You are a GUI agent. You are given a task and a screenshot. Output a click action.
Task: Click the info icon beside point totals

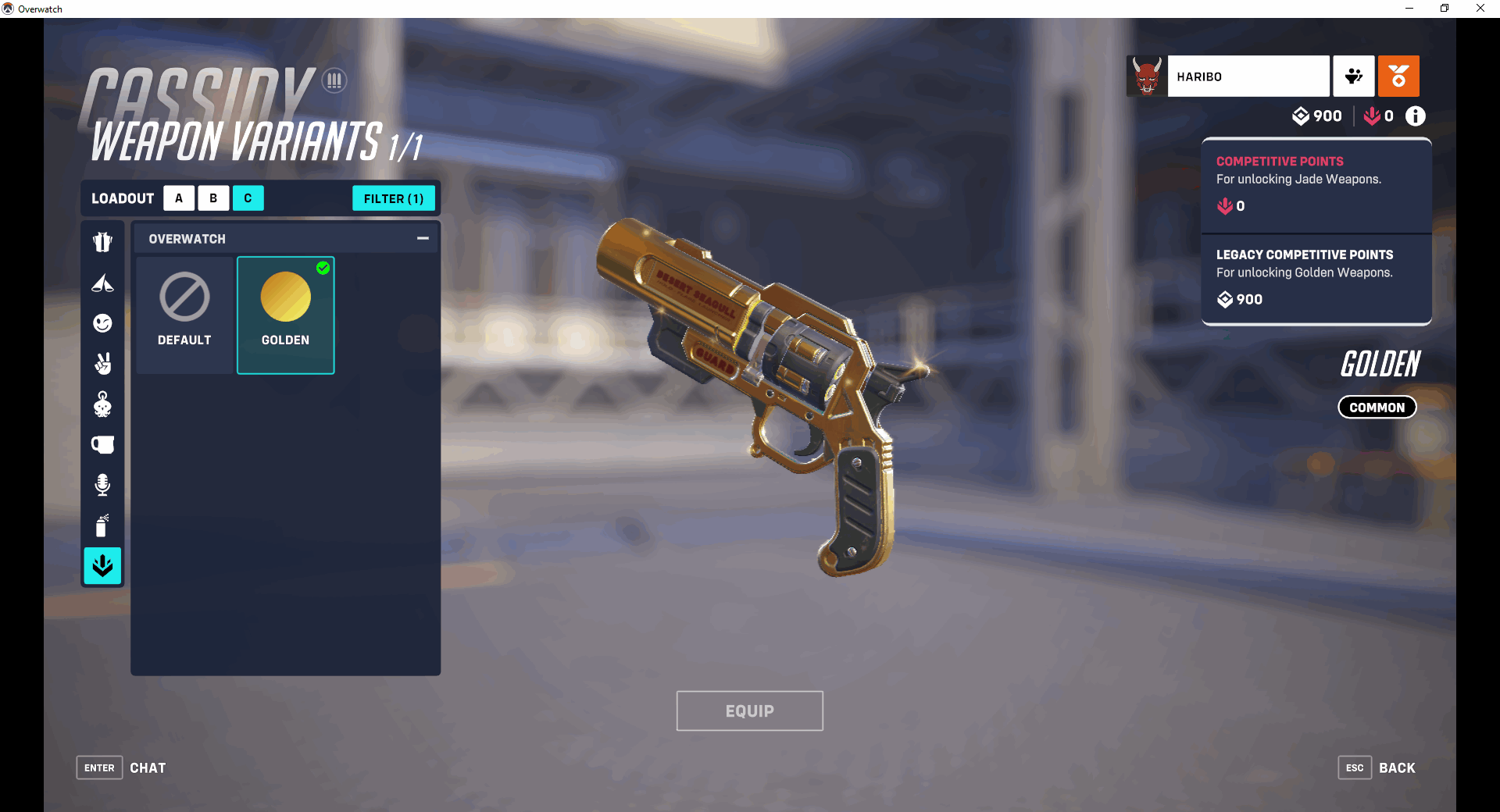[x=1415, y=116]
